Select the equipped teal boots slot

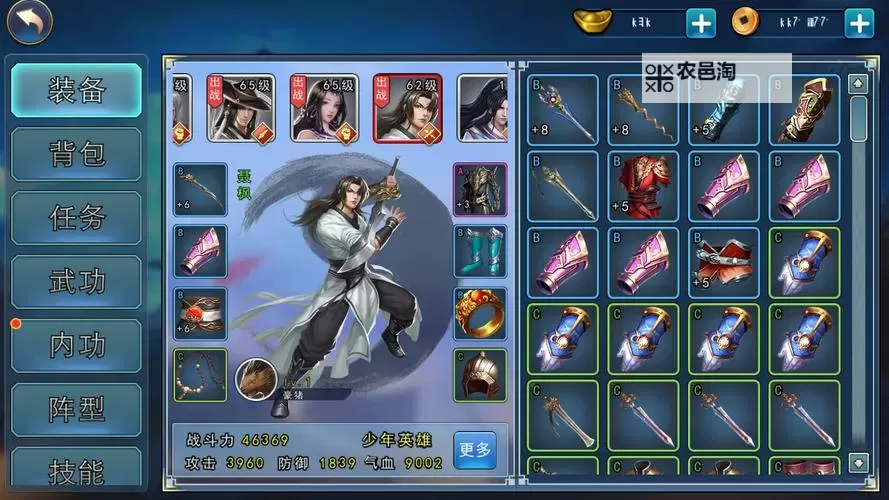(x=480, y=251)
